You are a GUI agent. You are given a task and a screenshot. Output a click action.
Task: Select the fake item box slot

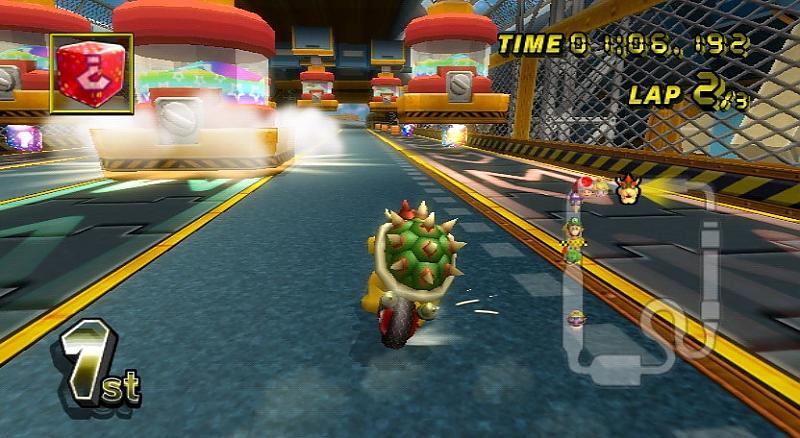91,74
